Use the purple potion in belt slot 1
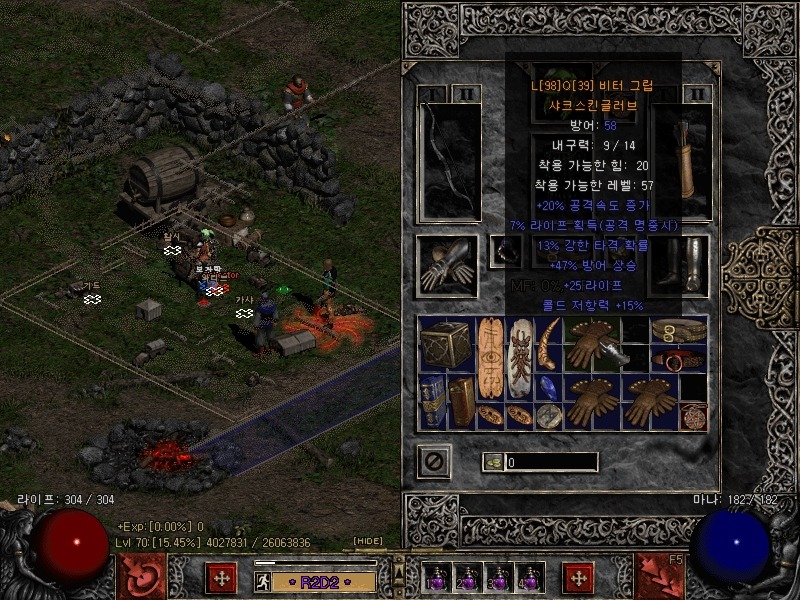Image resolution: width=800 pixels, height=600 pixels. 435,578
